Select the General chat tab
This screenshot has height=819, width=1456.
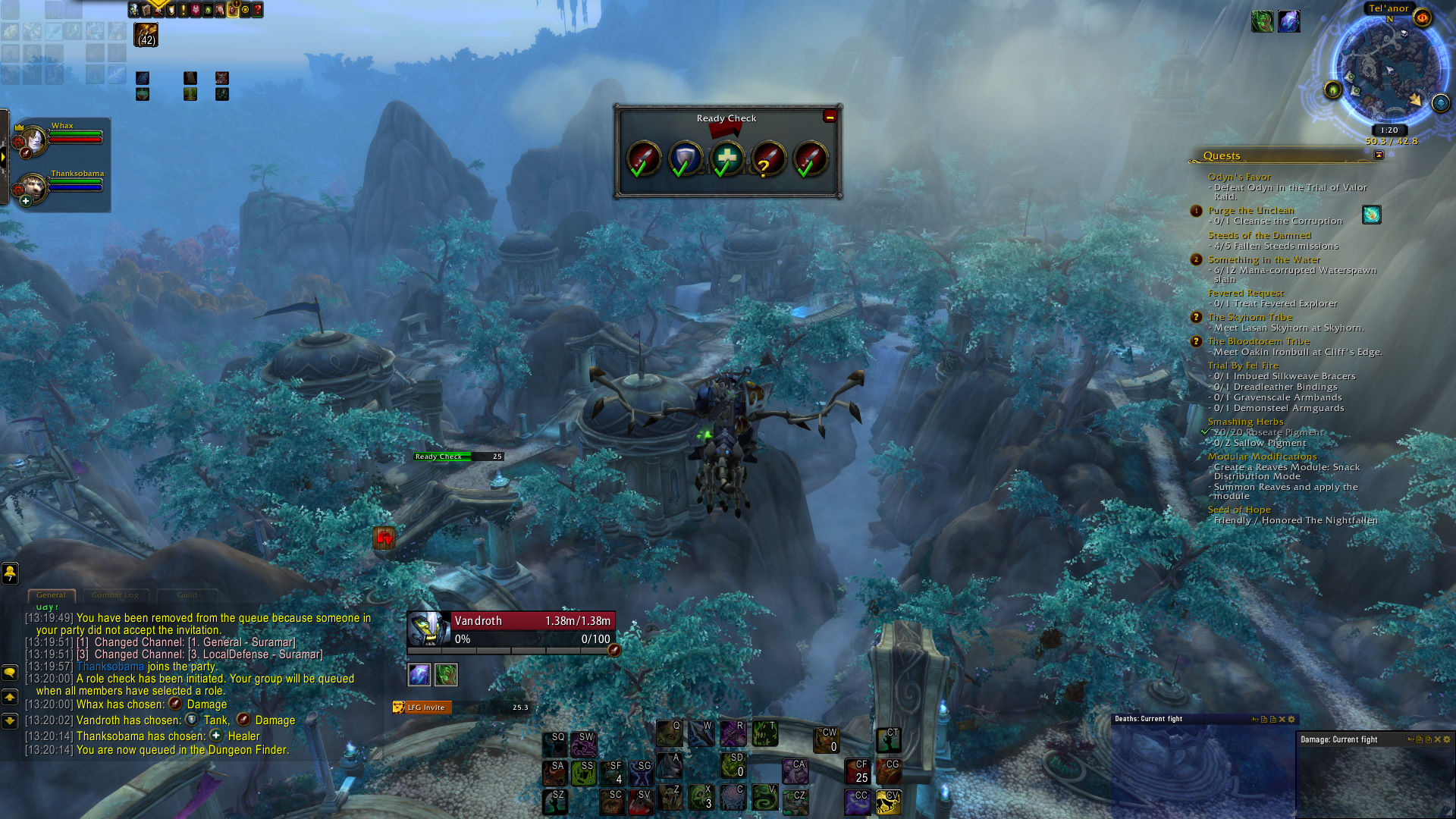pyautogui.click(x=51, y=595)
